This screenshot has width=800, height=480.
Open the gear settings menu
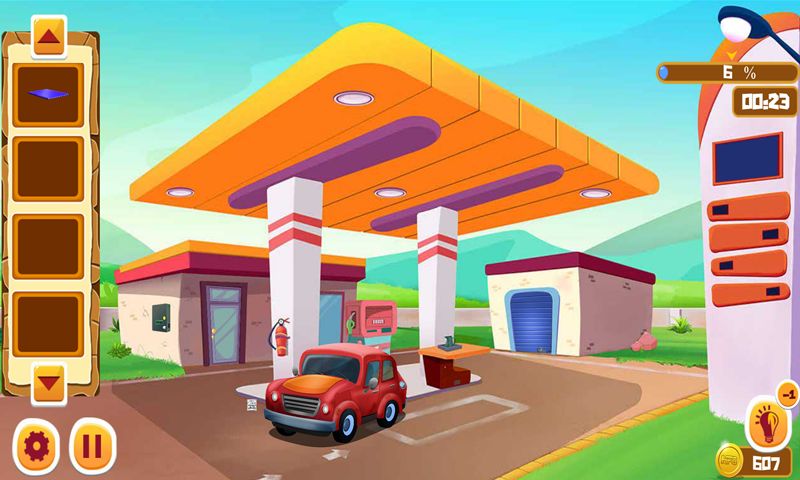tap(36, 444)
